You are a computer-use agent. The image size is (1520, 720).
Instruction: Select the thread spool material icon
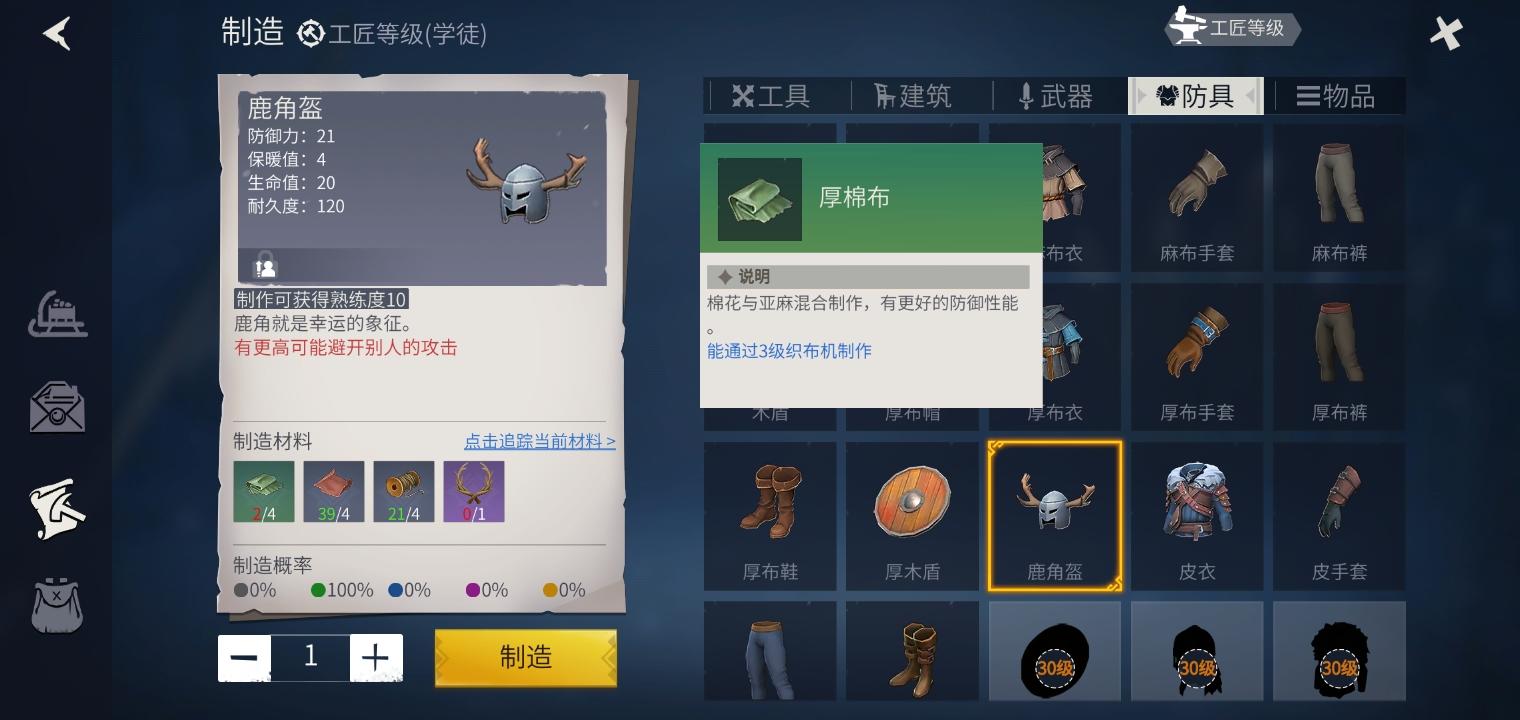coord(403,489)
